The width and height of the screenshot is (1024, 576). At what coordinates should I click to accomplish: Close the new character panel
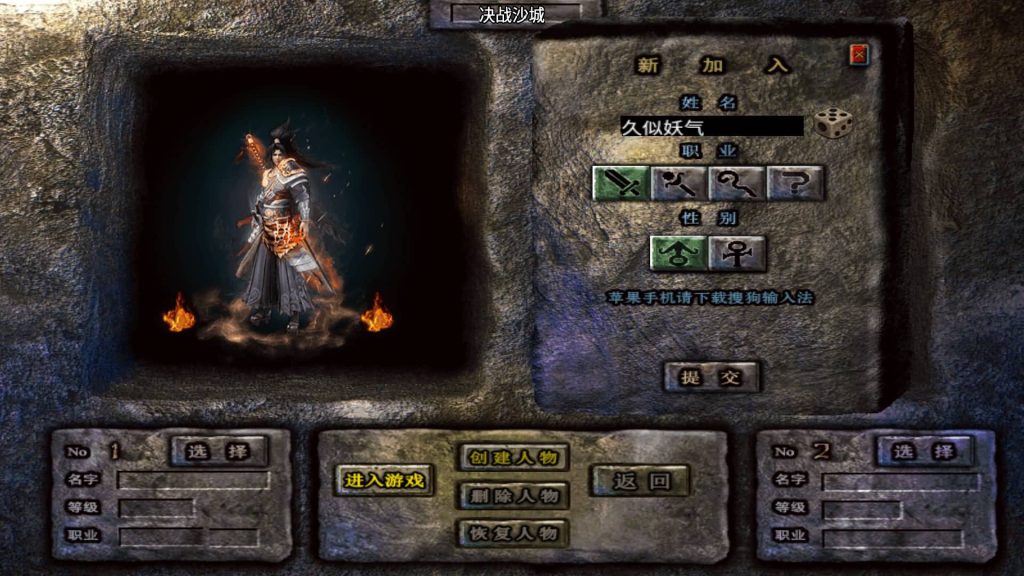[859, 55]
